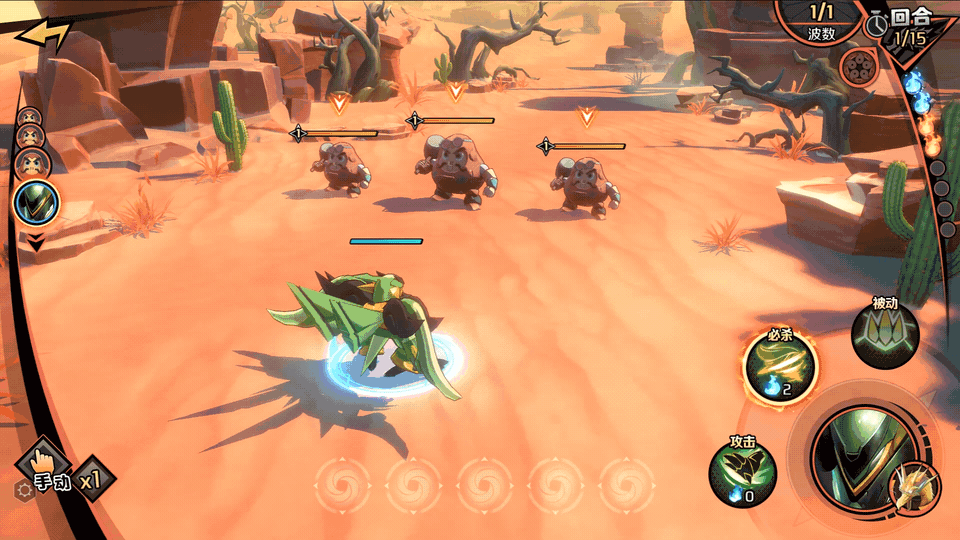The width and height of the screenshot is (960, 540).
Task: Open settings via the small gear icon
Action: pos(23,490)
